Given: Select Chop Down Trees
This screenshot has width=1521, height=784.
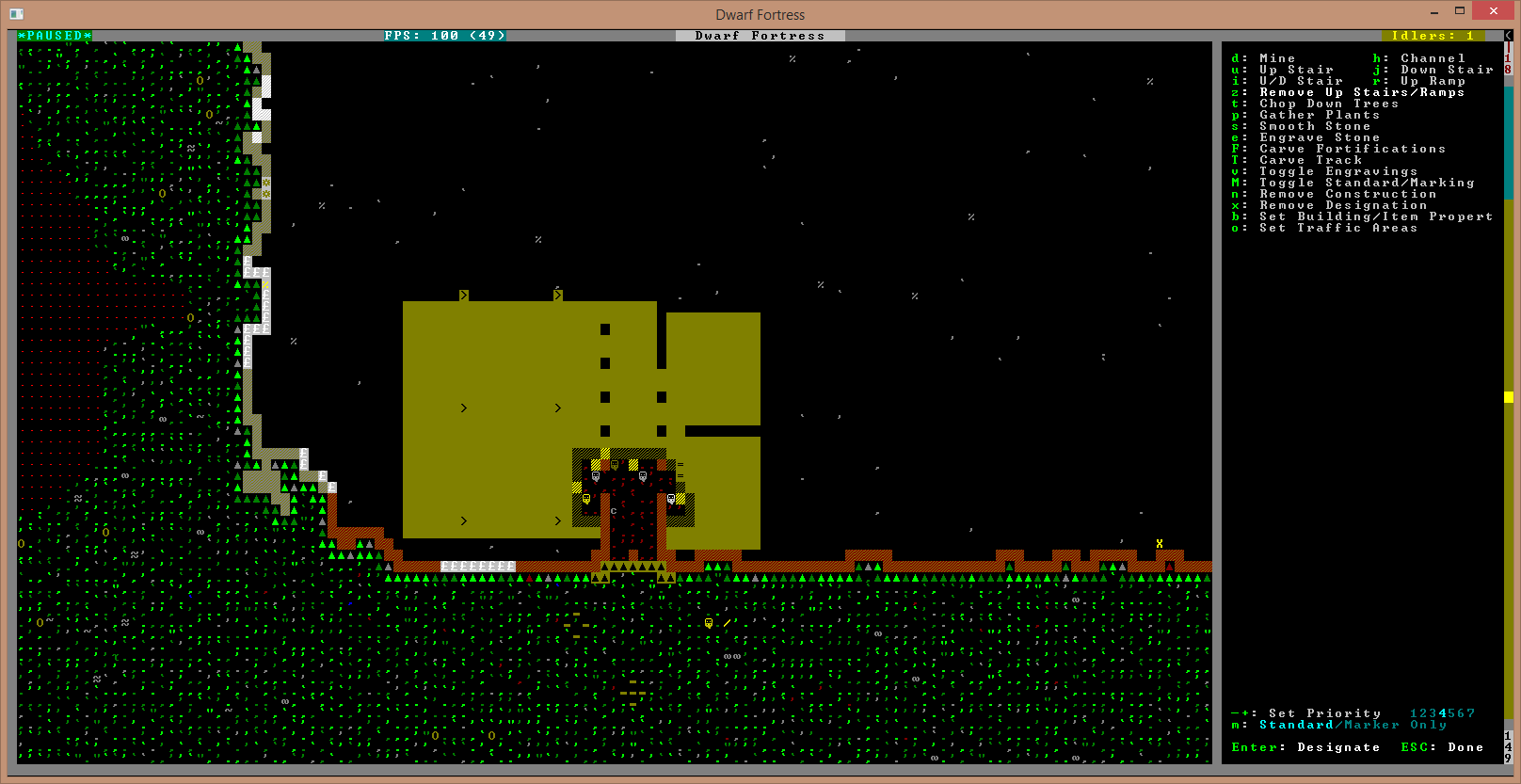Looking at the screenshot, I should [1329, 104].
